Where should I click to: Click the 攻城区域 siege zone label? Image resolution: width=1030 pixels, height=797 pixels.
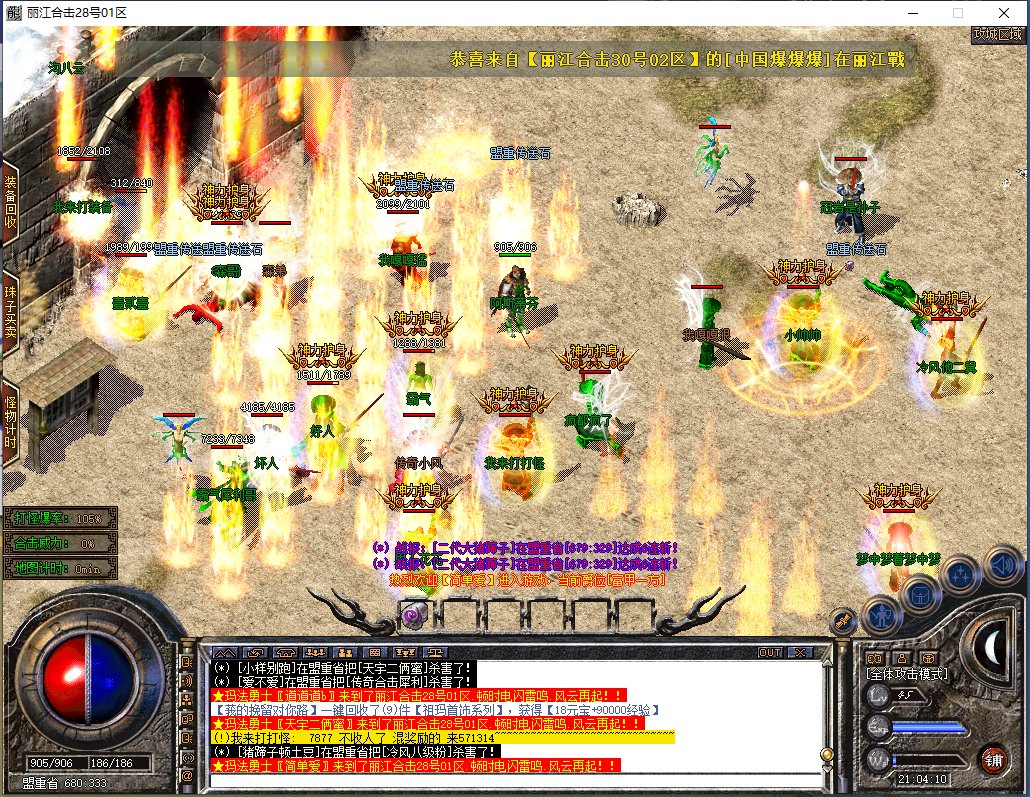pos(998,34)
